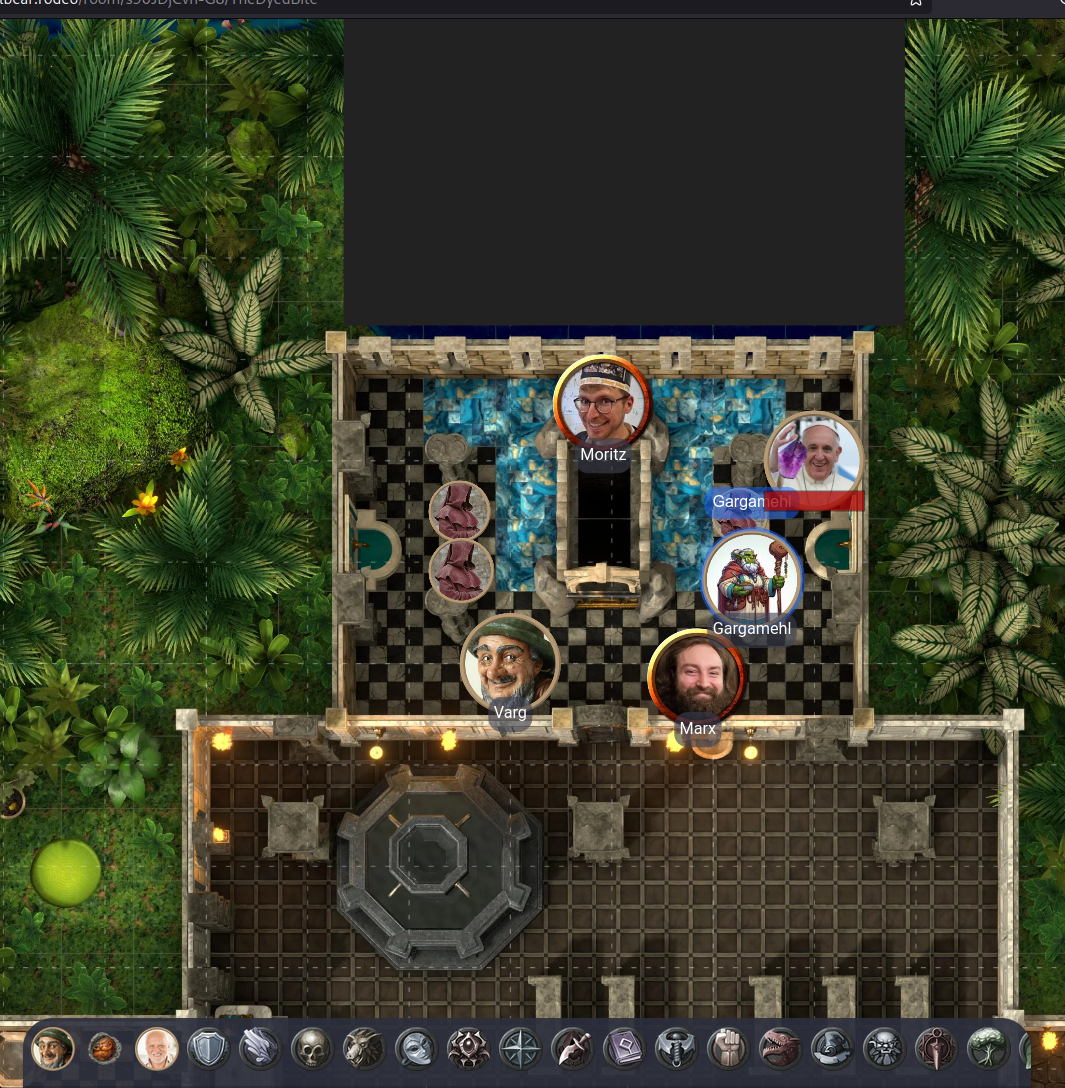Choose the clenched fist icon

click(x=728, y=1049)
